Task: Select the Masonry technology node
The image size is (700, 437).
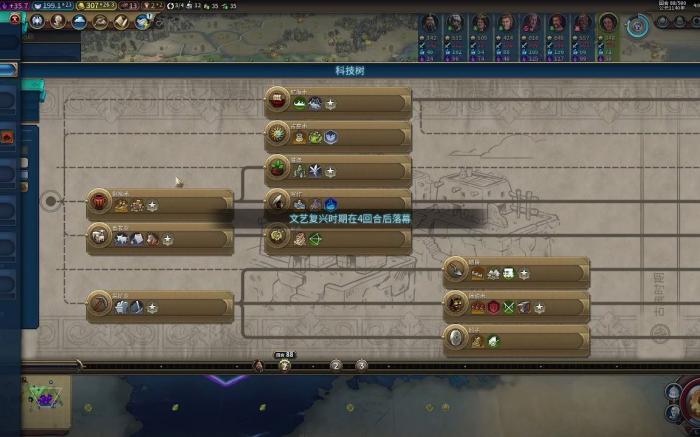Action: click(x=516, y=272)
